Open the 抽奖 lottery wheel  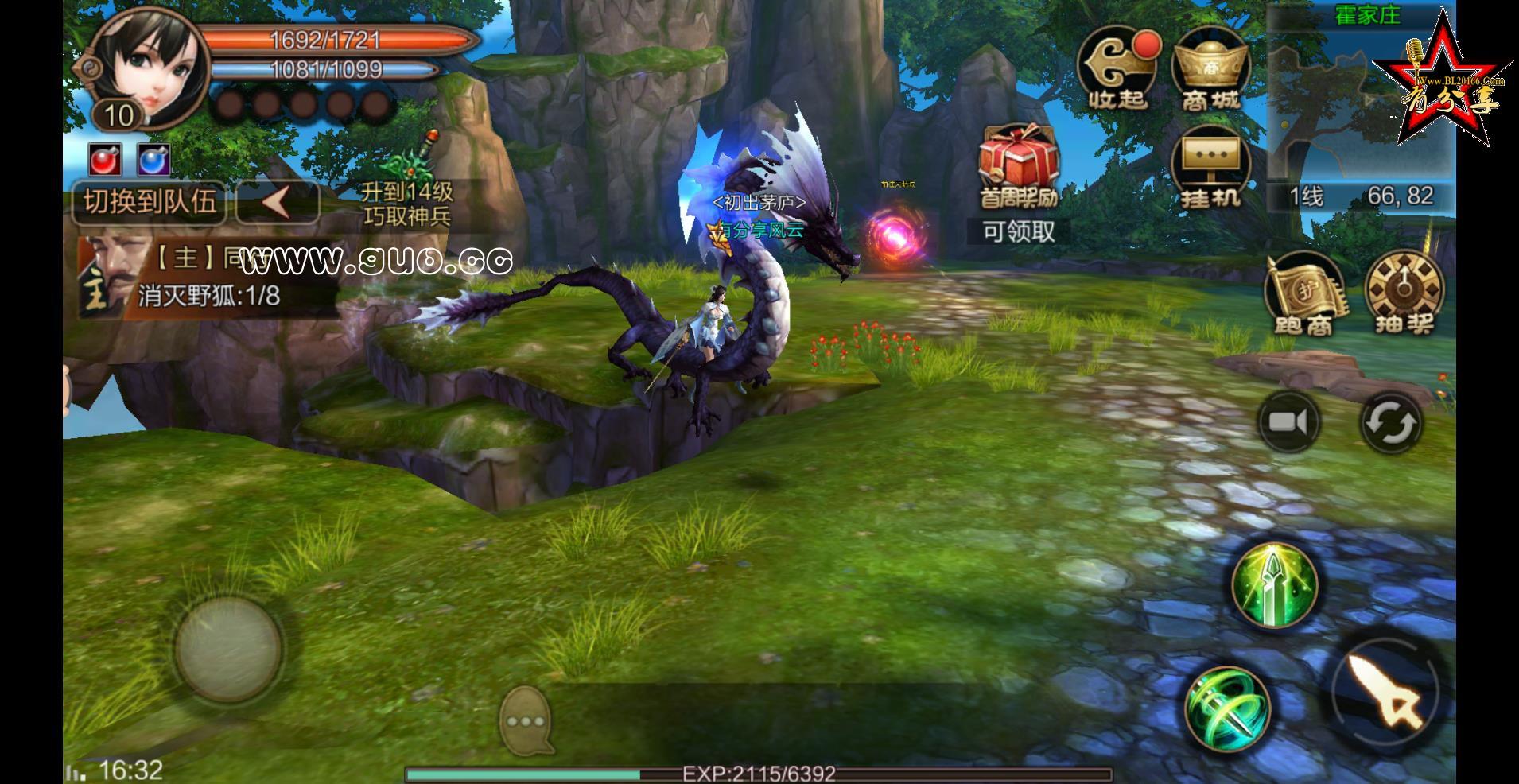[1403, 294]
